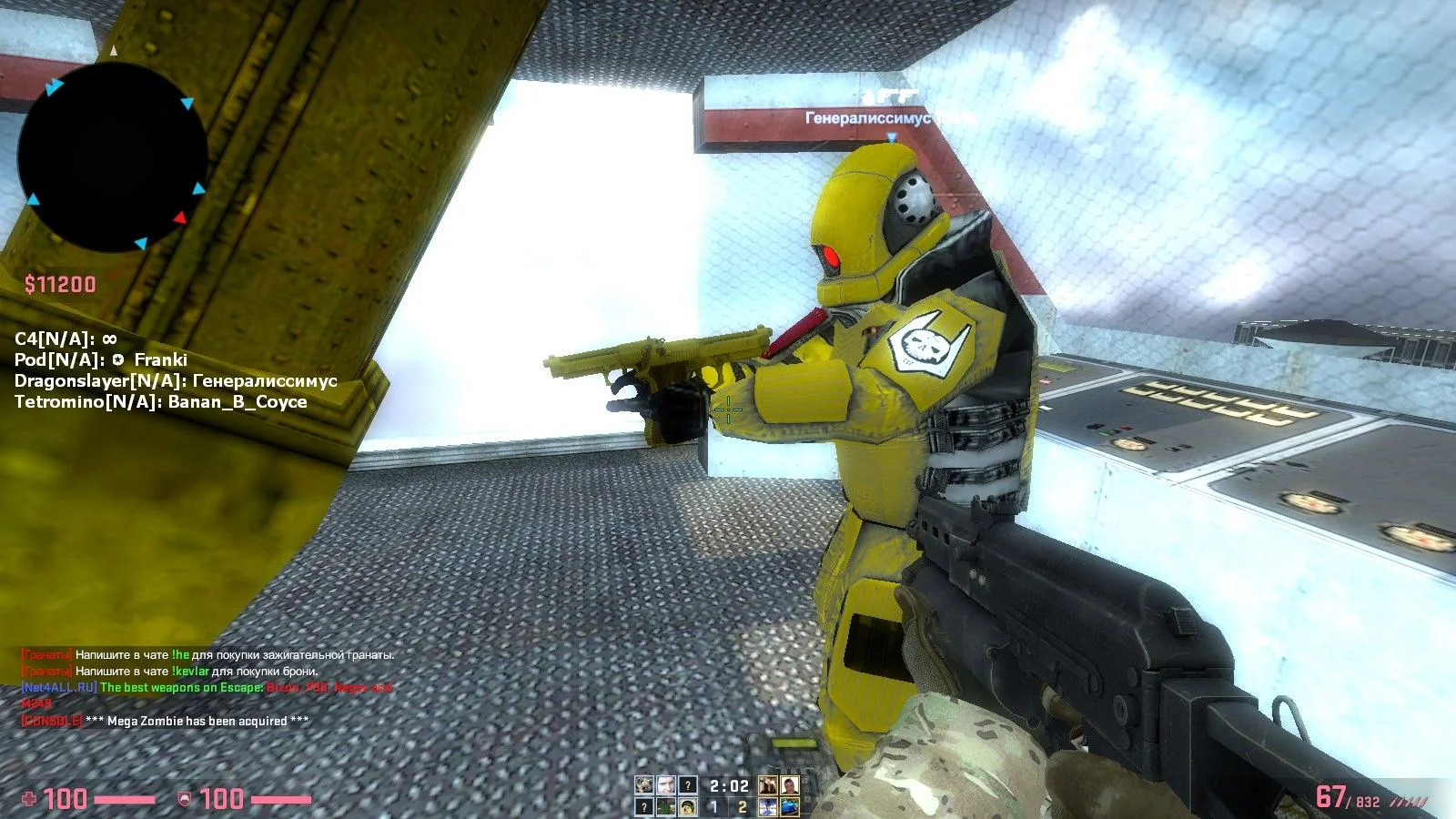This screenshot has height=819, width=1456.
Task: Click the C4 item status line
Action: coord(66,339)
